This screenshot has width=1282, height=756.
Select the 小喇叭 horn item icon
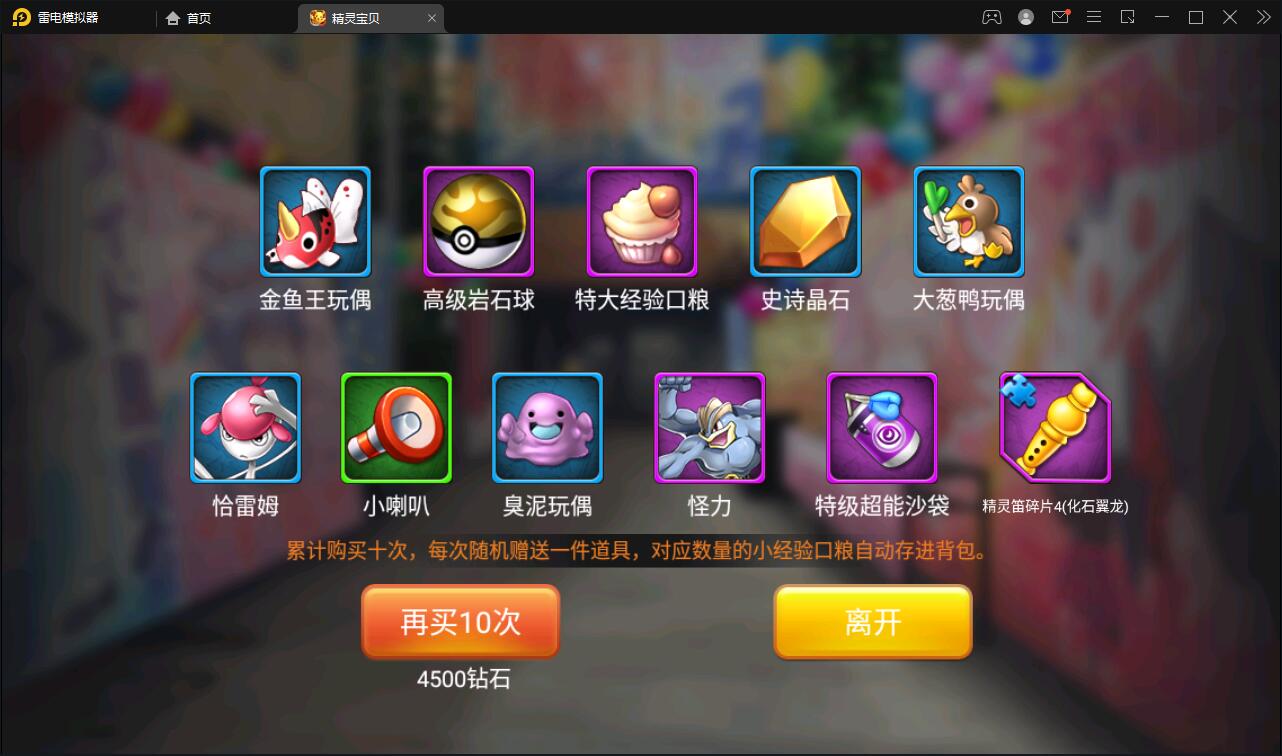pyautogui.click(x=396, y=428)
